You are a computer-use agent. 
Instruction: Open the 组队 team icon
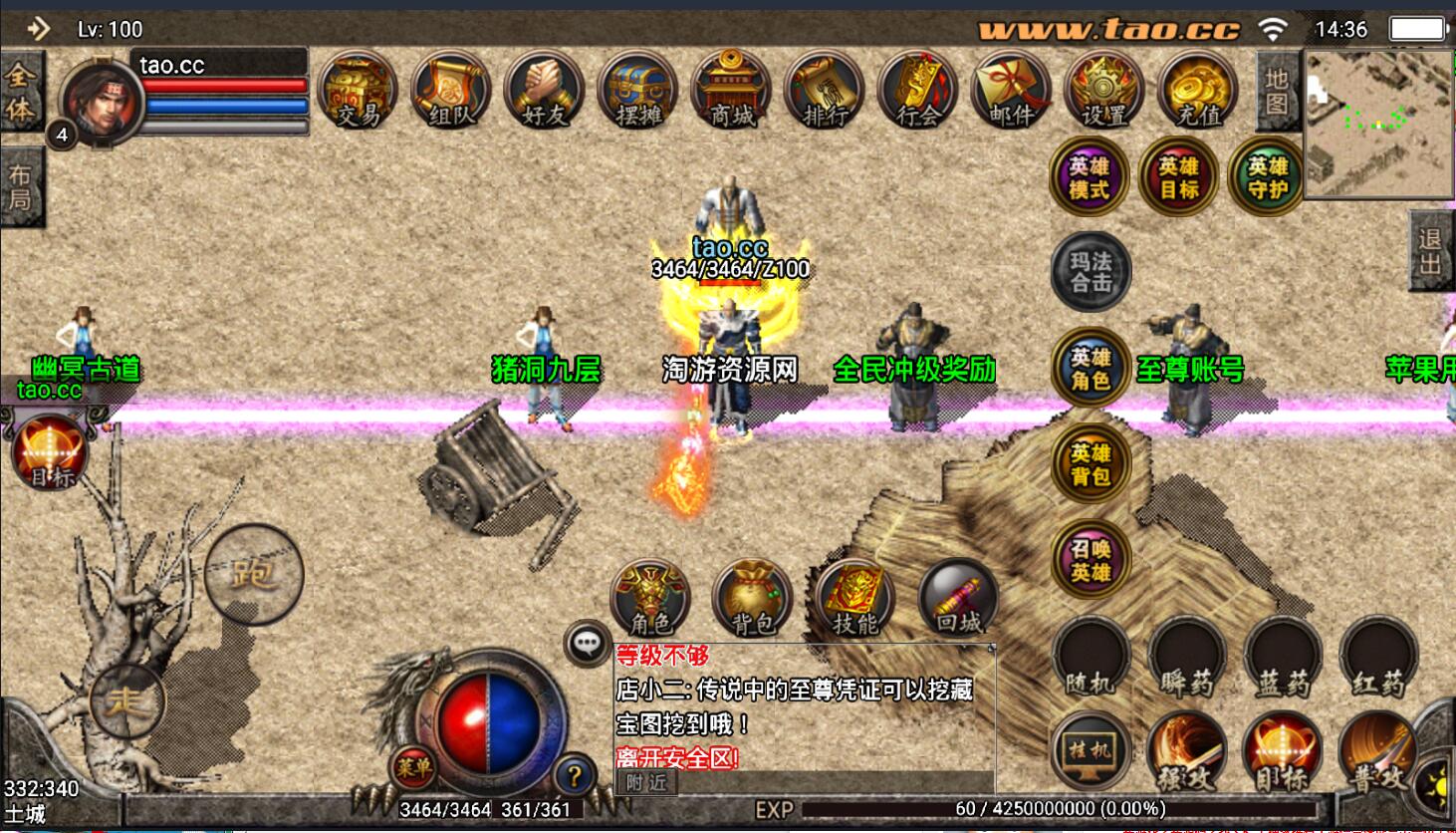coord(451,91)
